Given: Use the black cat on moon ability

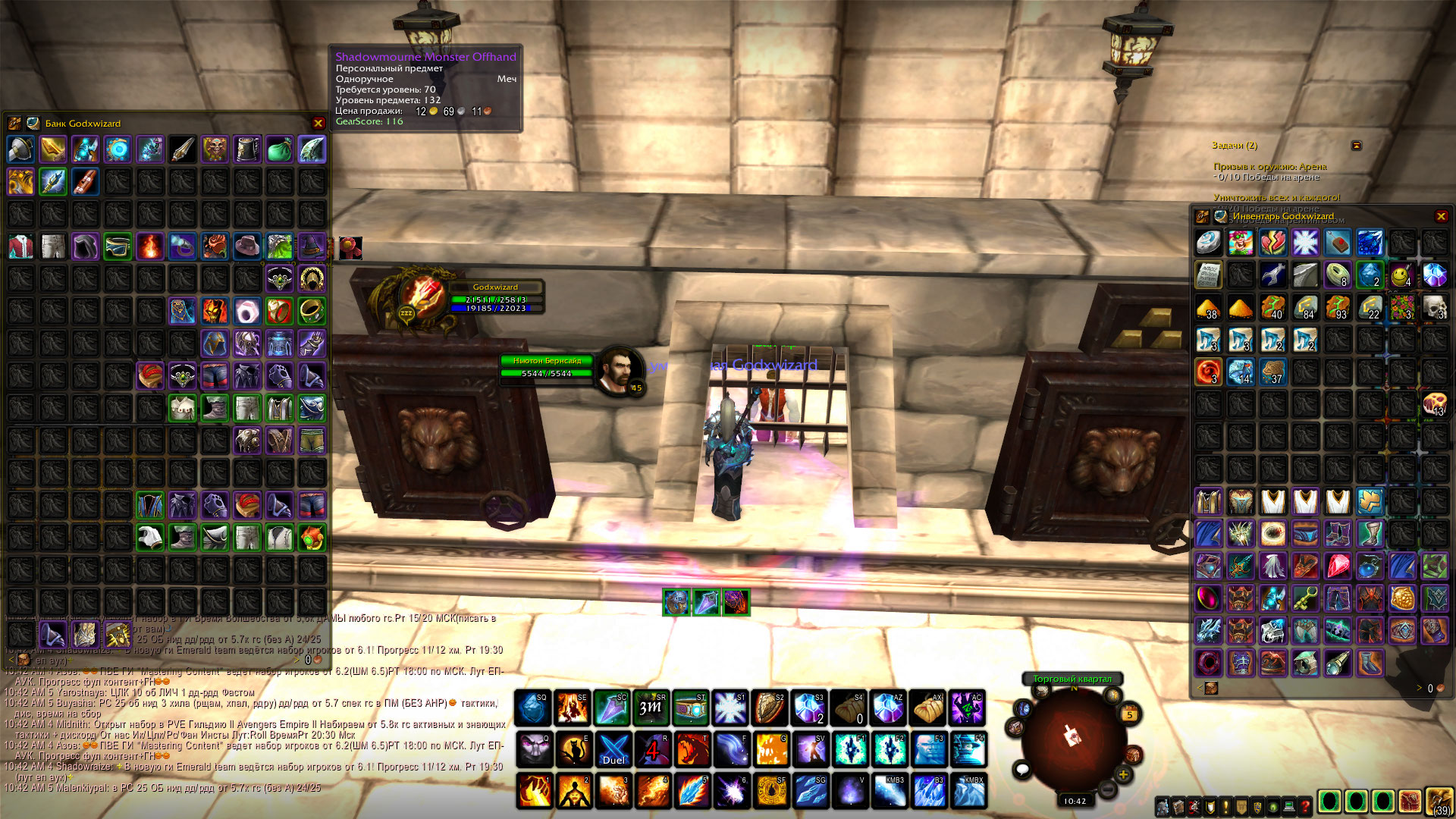Looking at the screenshot, I should pos(574,749).
